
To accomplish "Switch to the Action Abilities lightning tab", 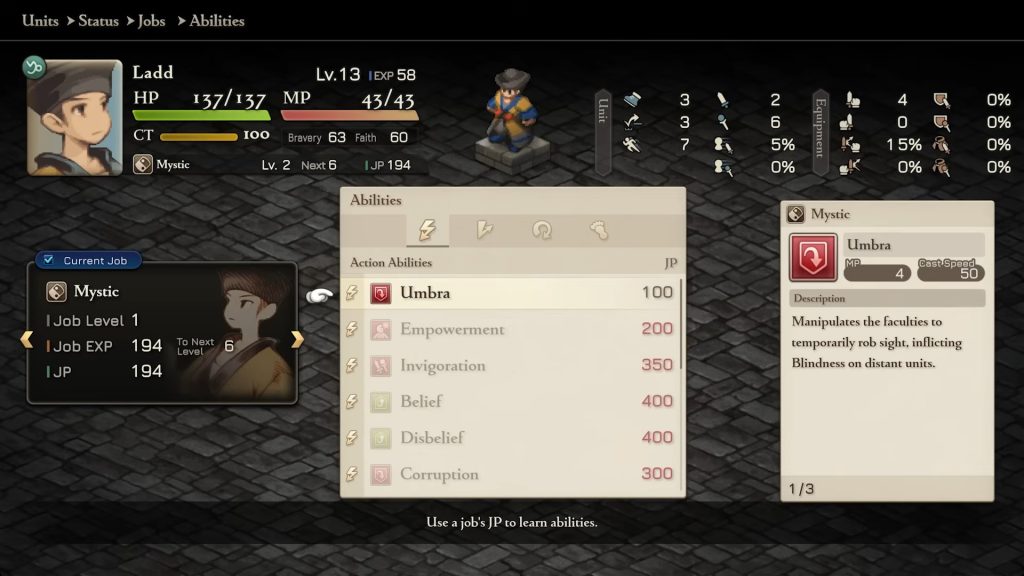I will click(x=426, y=231).
